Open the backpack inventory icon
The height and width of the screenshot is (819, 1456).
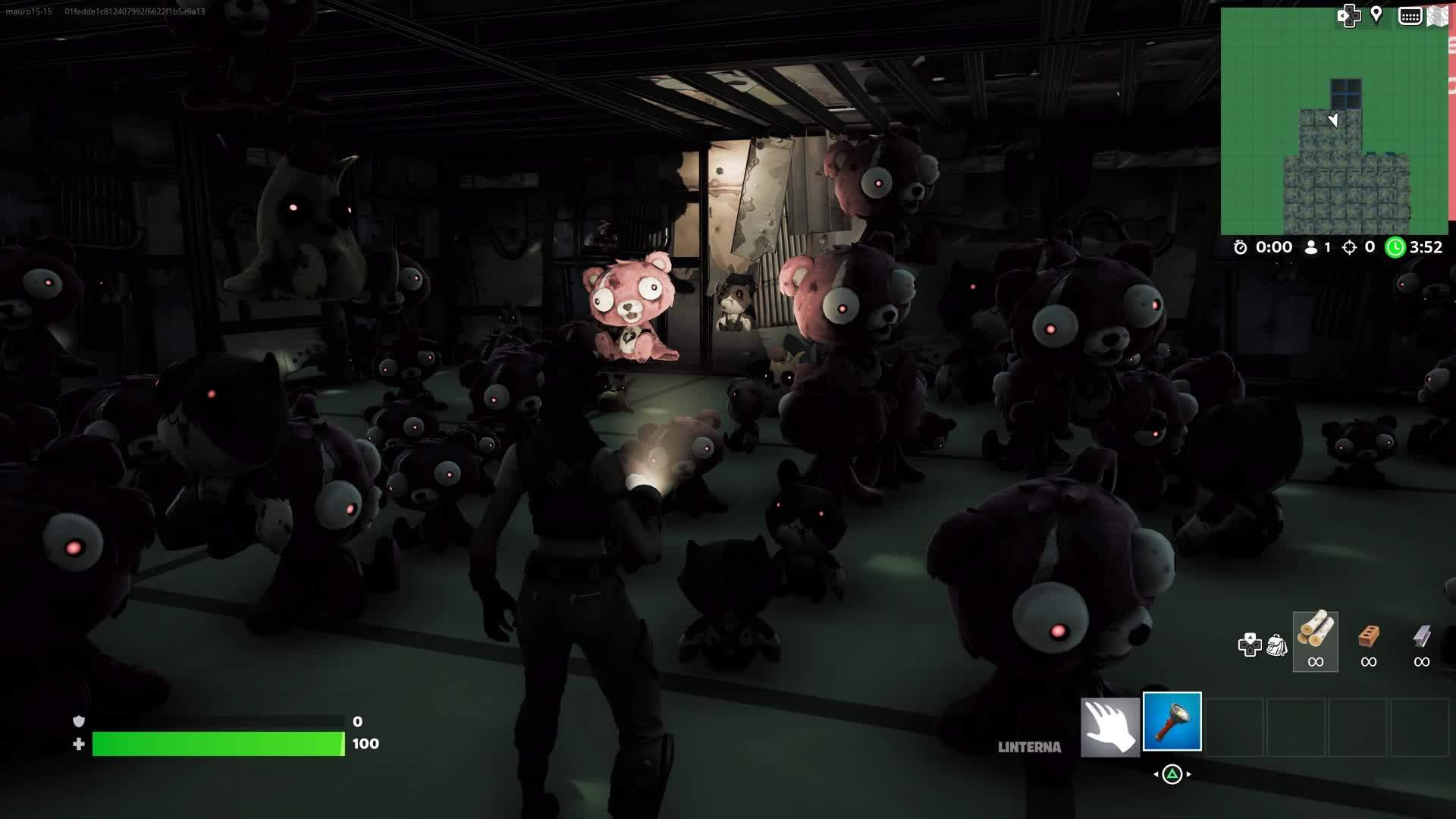point(1277,645)
